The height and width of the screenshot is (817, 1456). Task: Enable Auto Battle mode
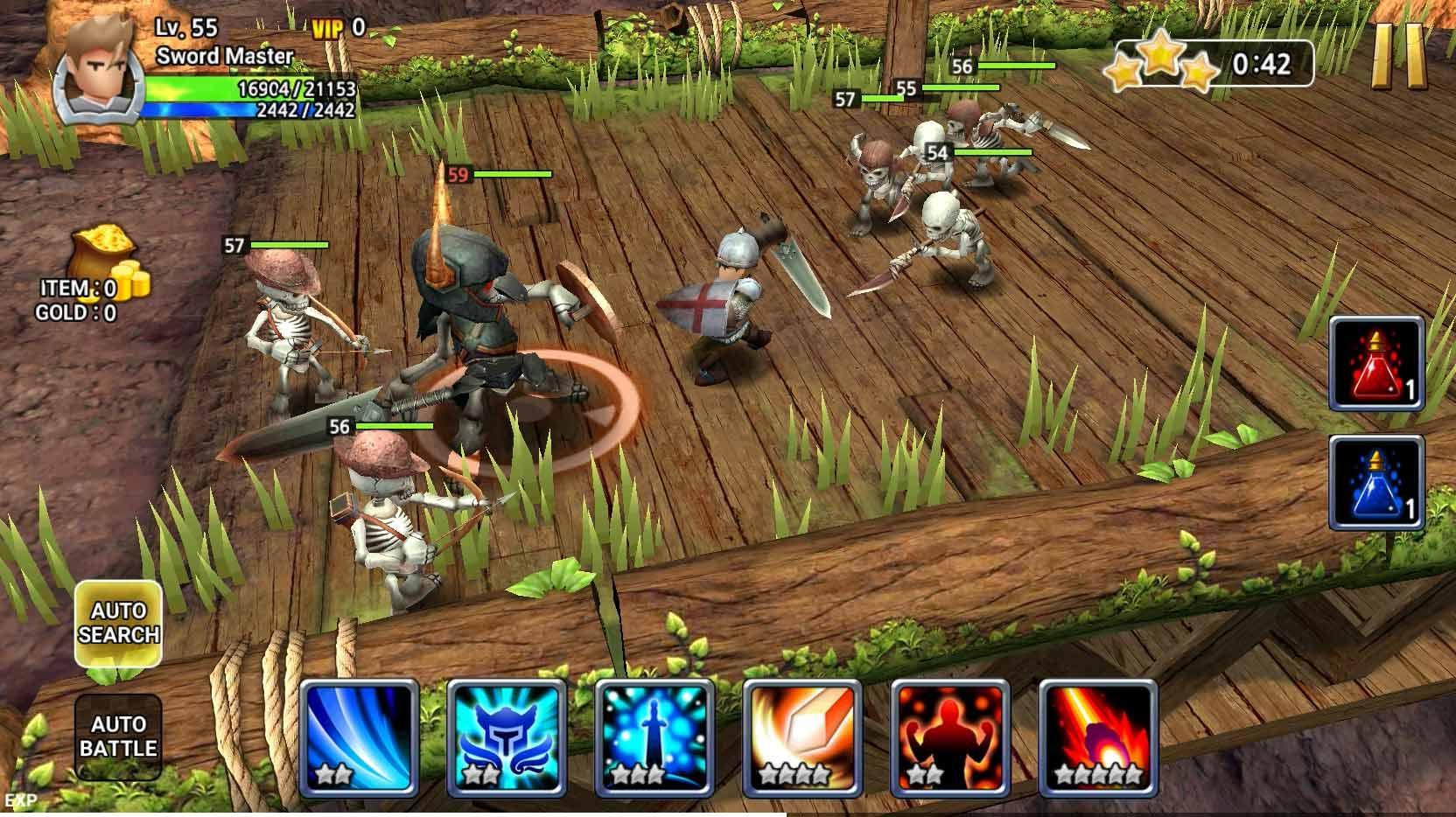(x=121, y=737)
